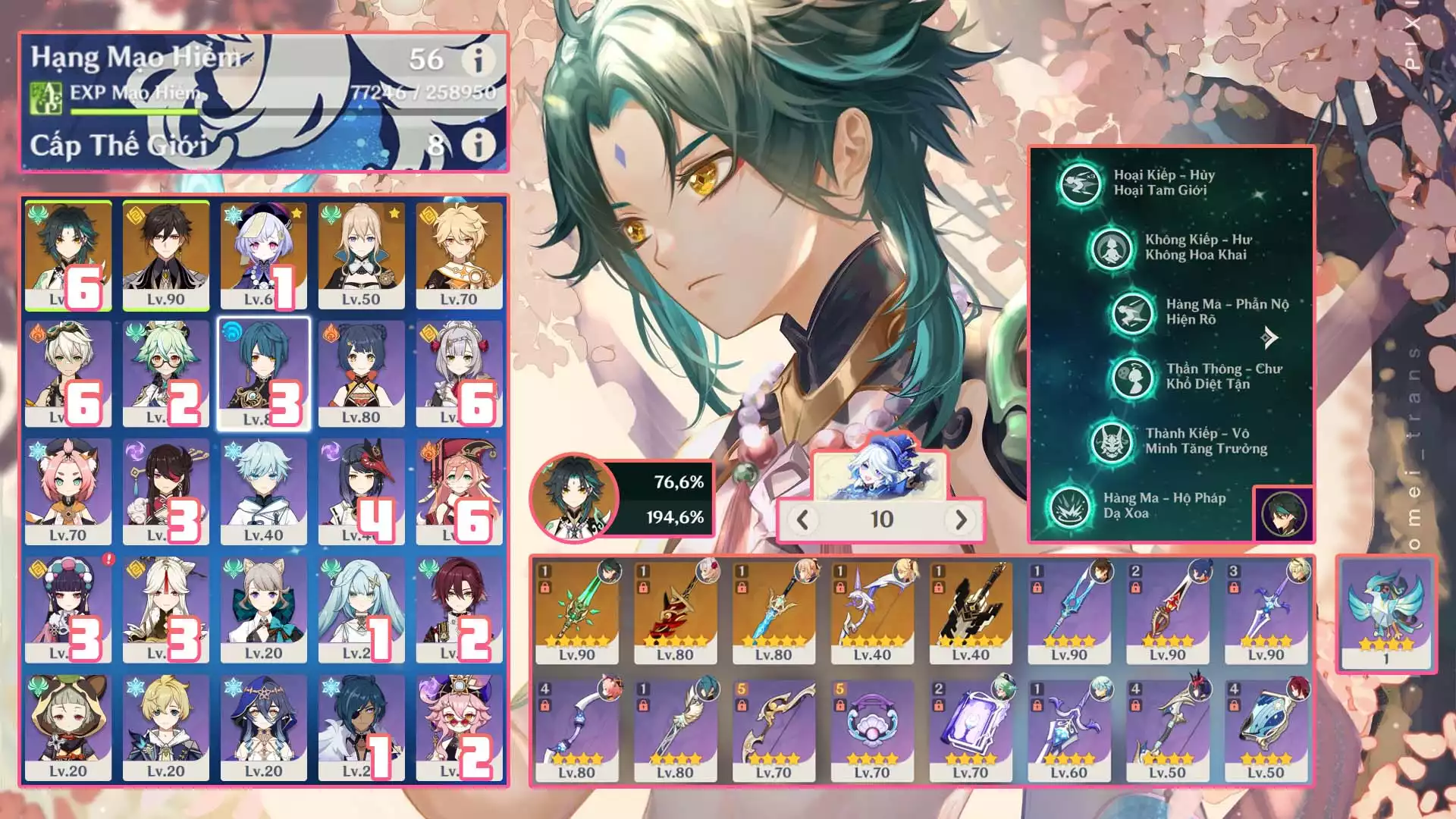1456x819 pixels.
Task: Select the blue bird pet tile
Action: (x=1386, y=613)
